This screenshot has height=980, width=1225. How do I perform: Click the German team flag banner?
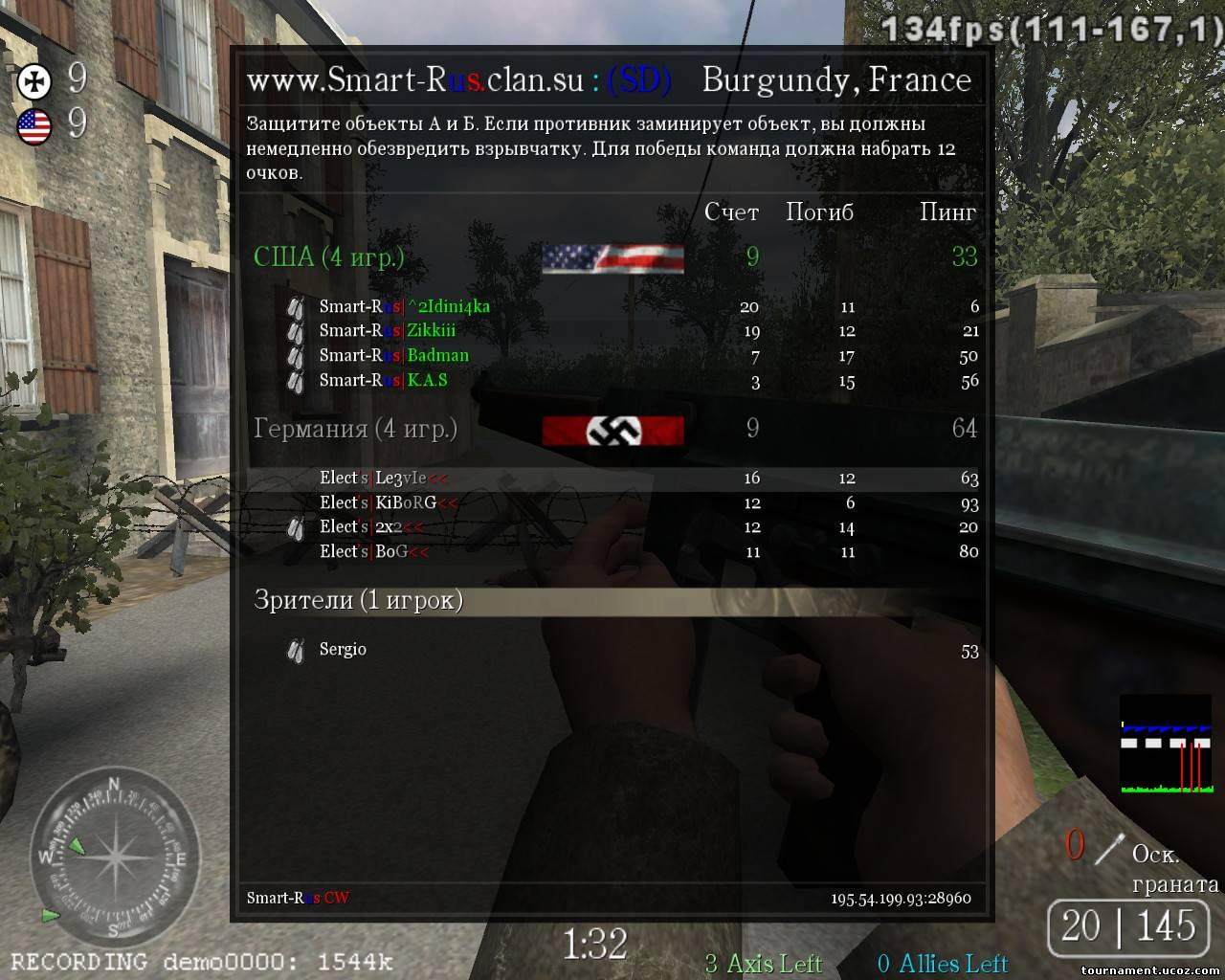click(612, 431)
